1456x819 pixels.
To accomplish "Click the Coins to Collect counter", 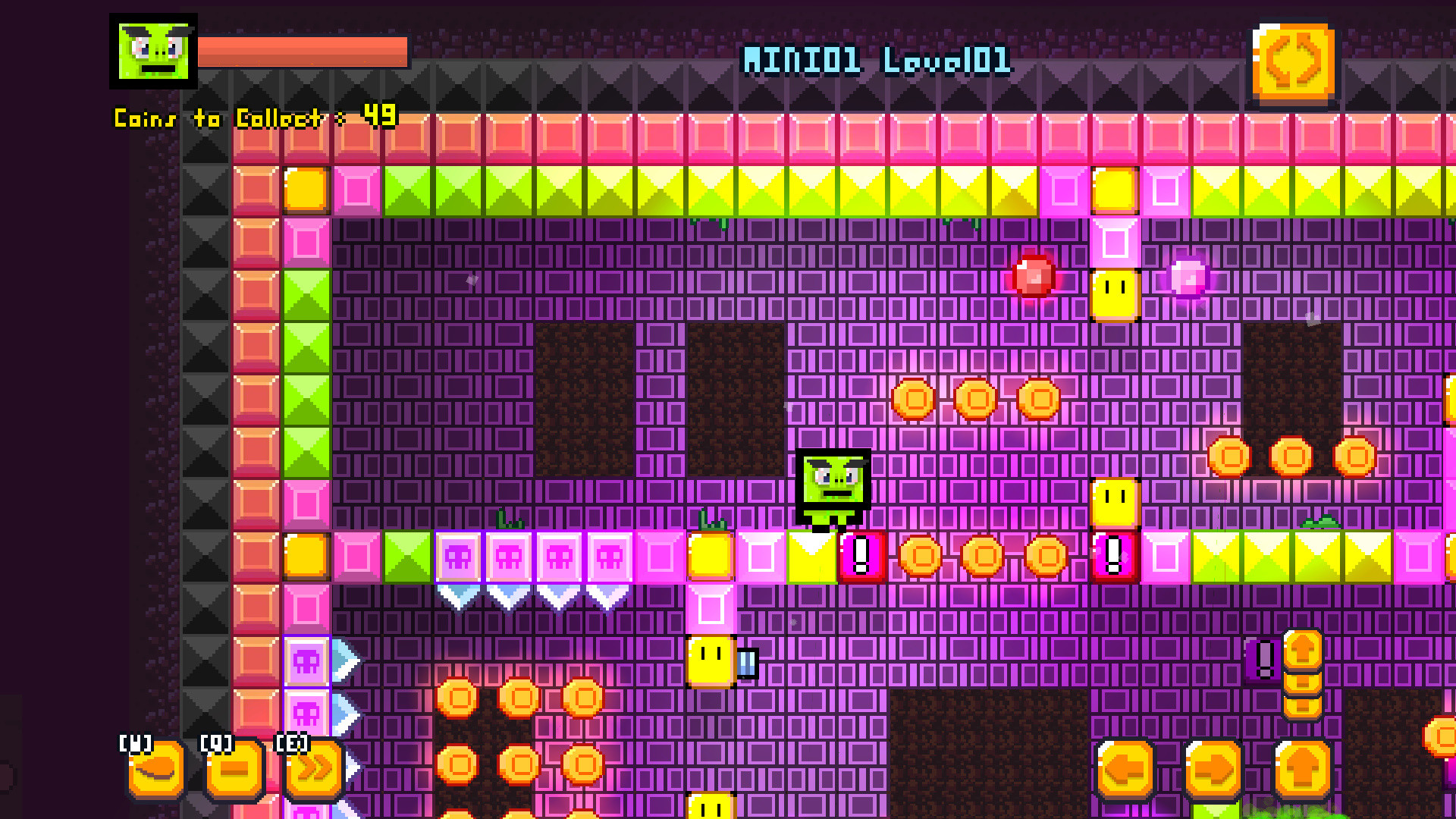I will [x=254, y=118].
